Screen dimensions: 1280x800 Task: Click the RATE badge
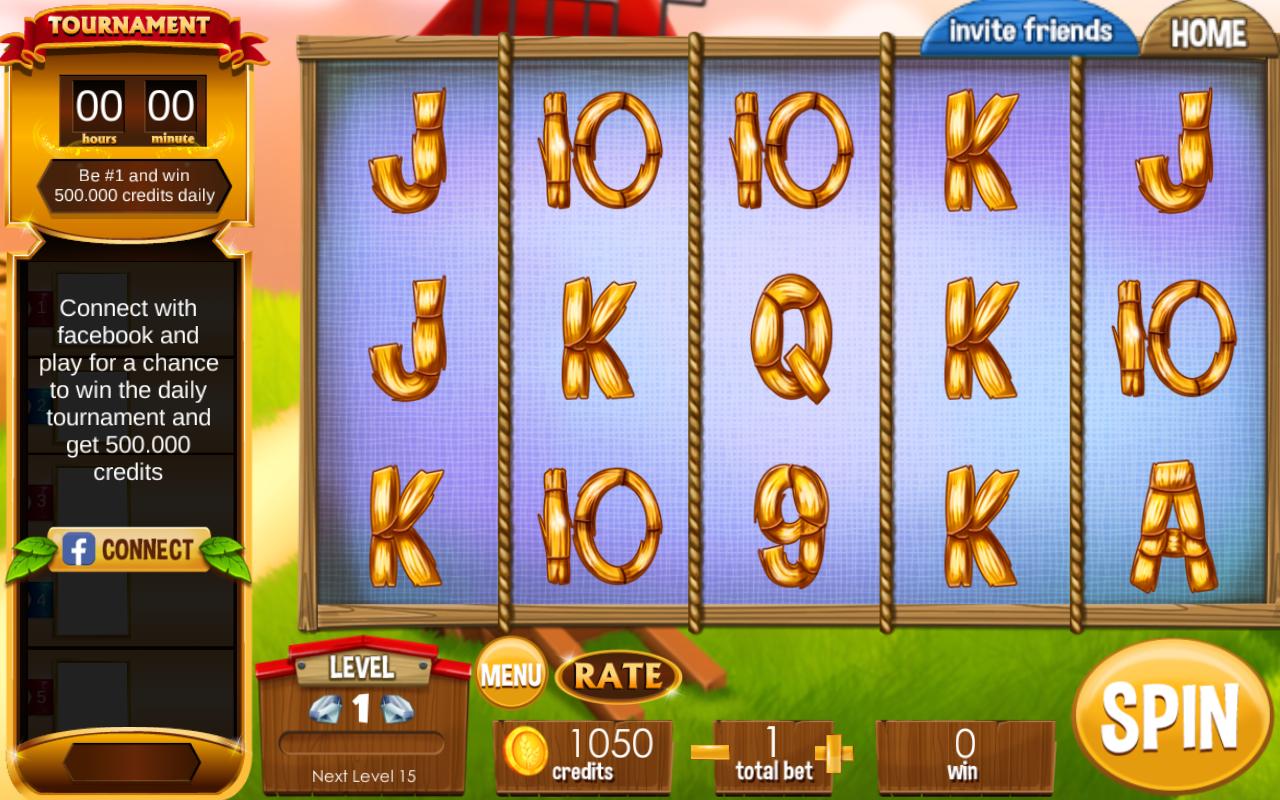pos(620,674)
